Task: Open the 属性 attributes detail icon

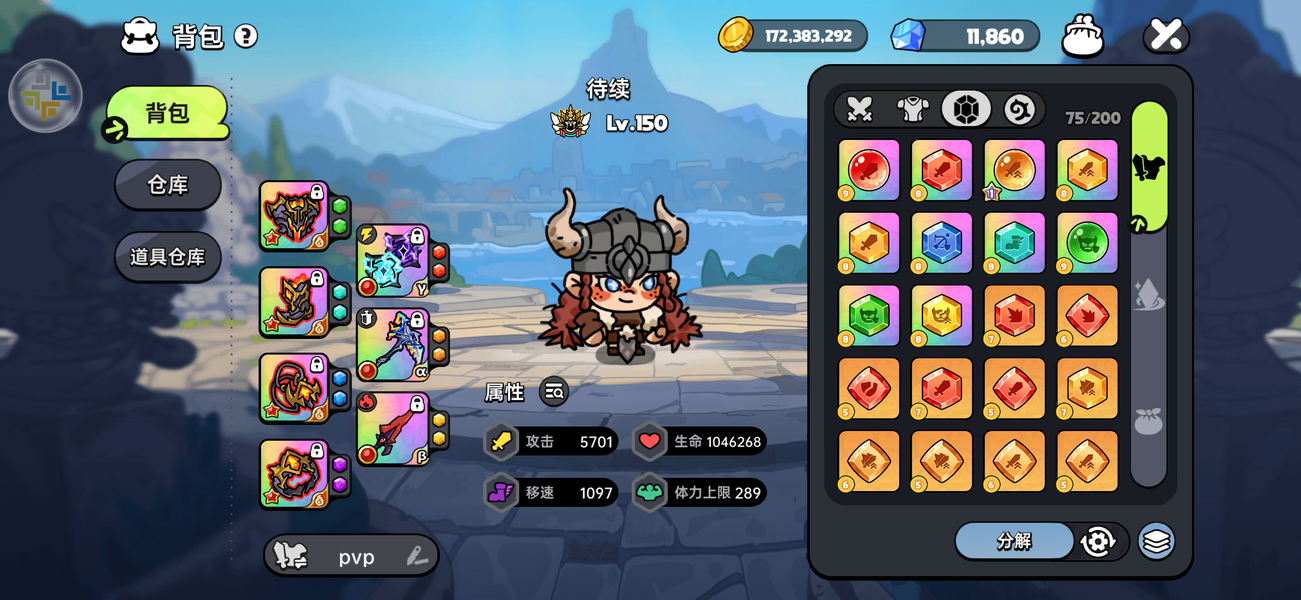Action: click(554, 392)
